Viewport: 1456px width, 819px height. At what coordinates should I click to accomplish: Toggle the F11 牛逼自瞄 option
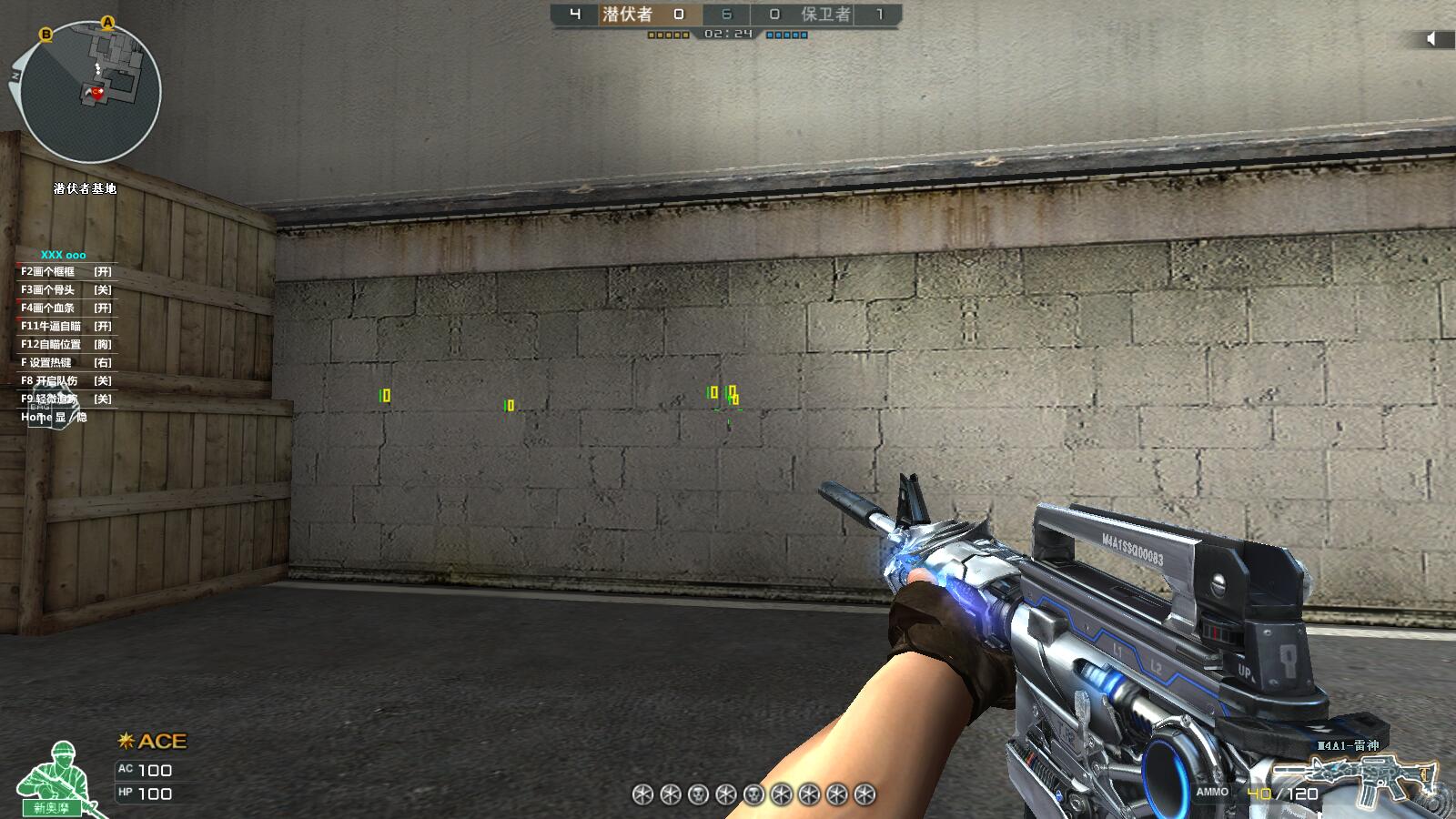[x=66, y=327]
